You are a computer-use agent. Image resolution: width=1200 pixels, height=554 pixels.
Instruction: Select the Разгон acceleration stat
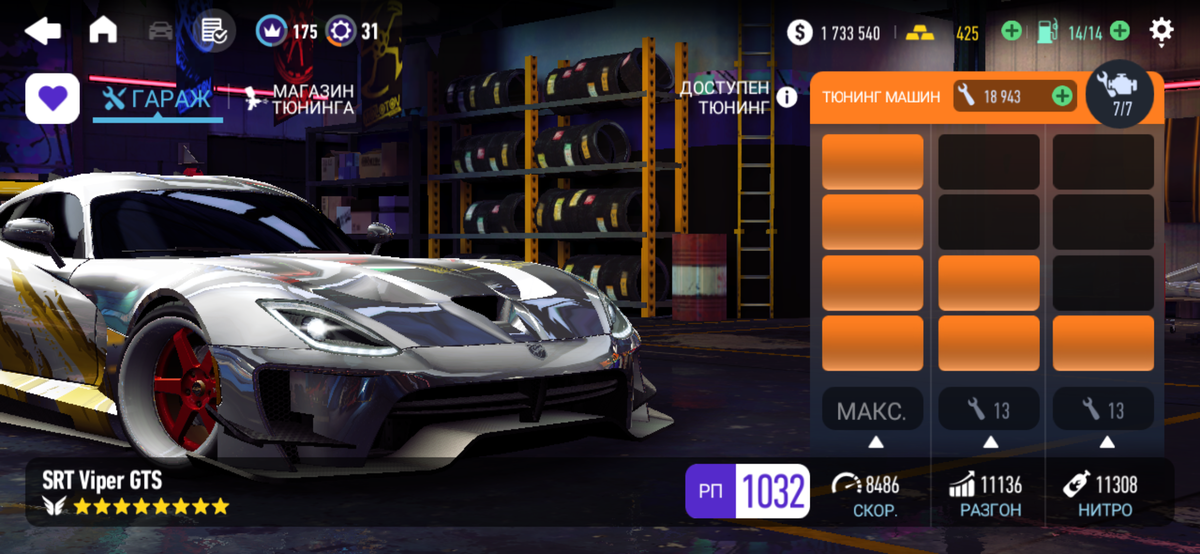point(986,496)
